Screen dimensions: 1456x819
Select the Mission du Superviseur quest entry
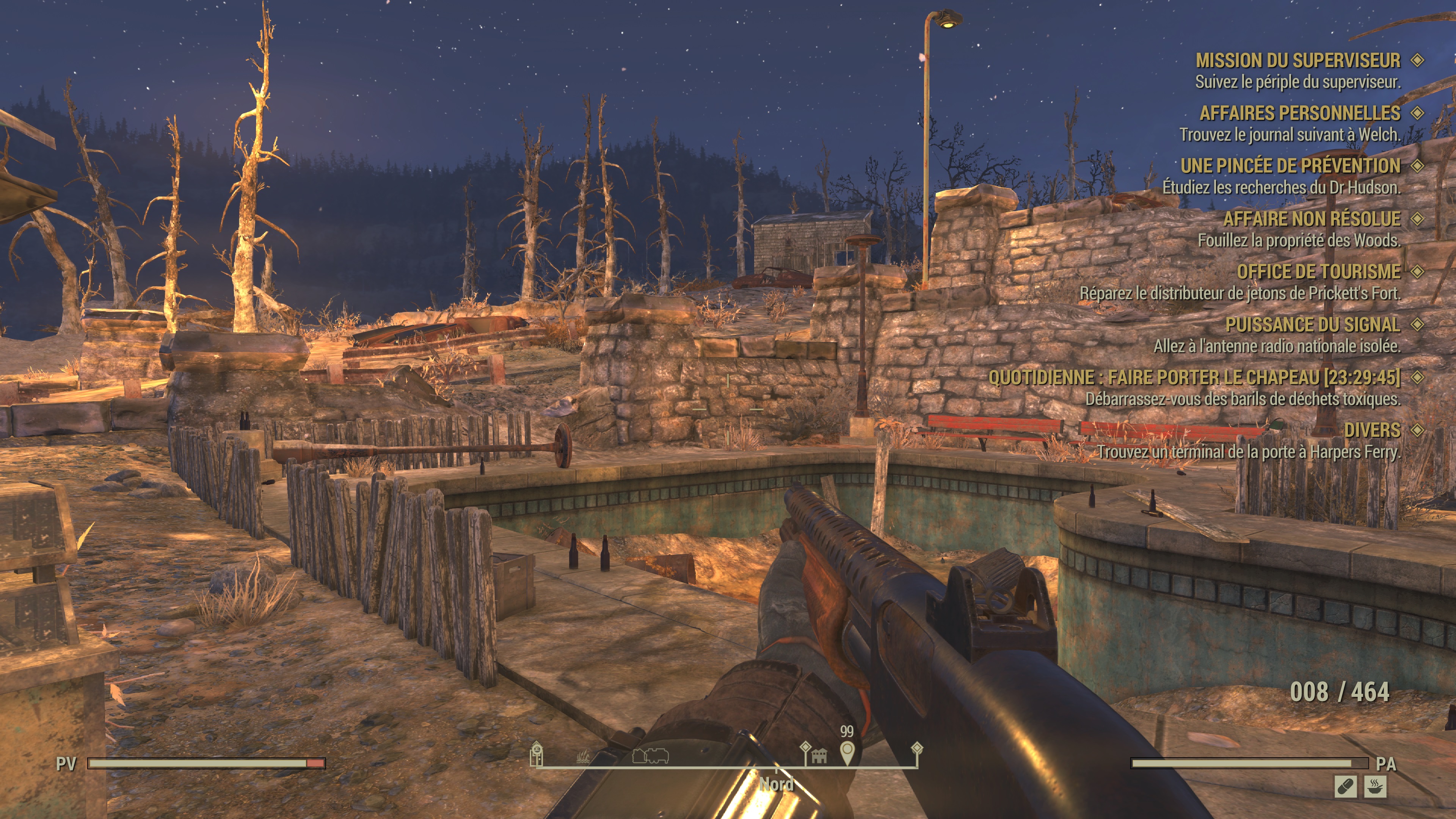(x=1298, y=61)
